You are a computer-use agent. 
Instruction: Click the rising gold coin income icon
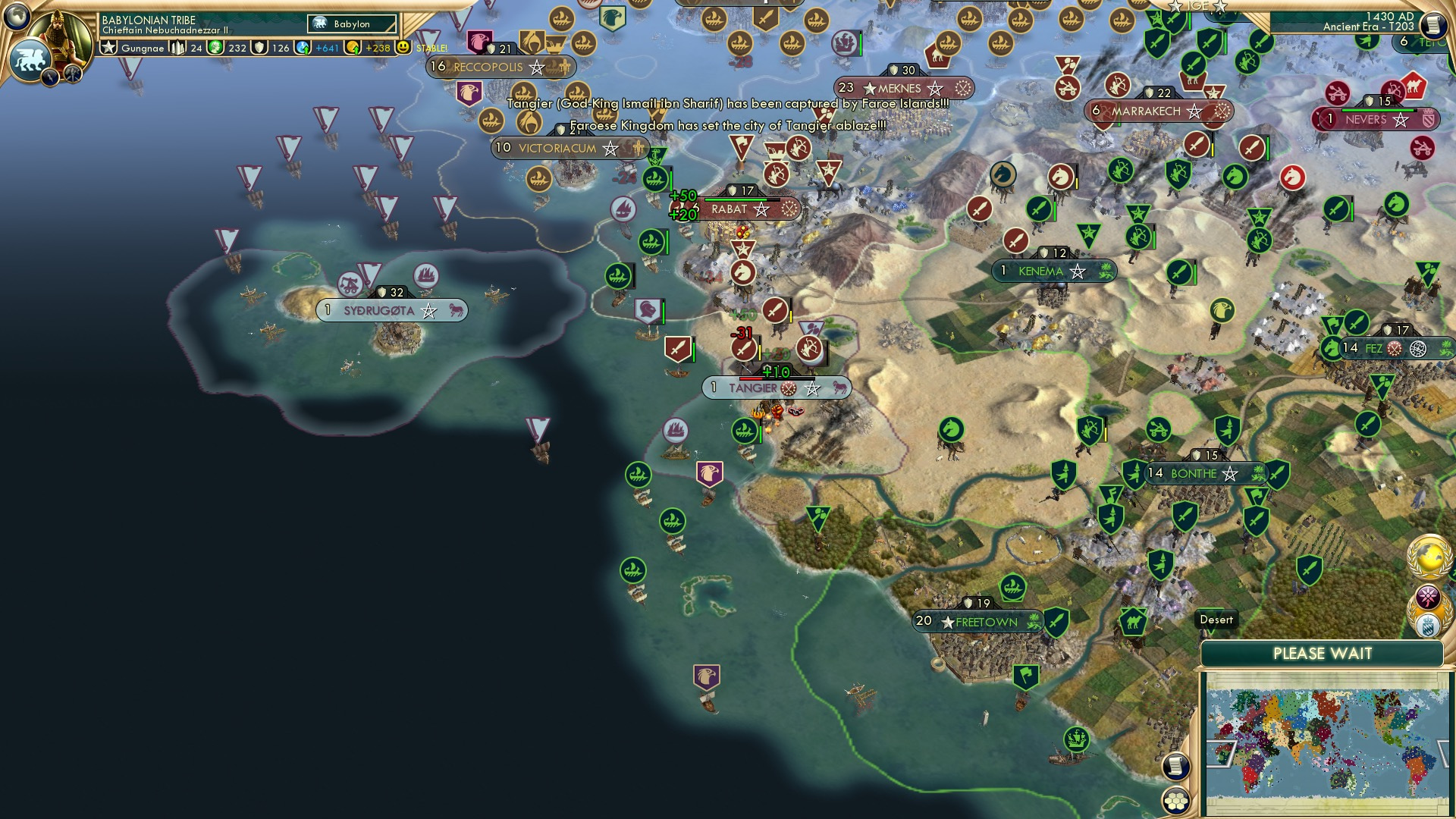(x=354, y=47)
